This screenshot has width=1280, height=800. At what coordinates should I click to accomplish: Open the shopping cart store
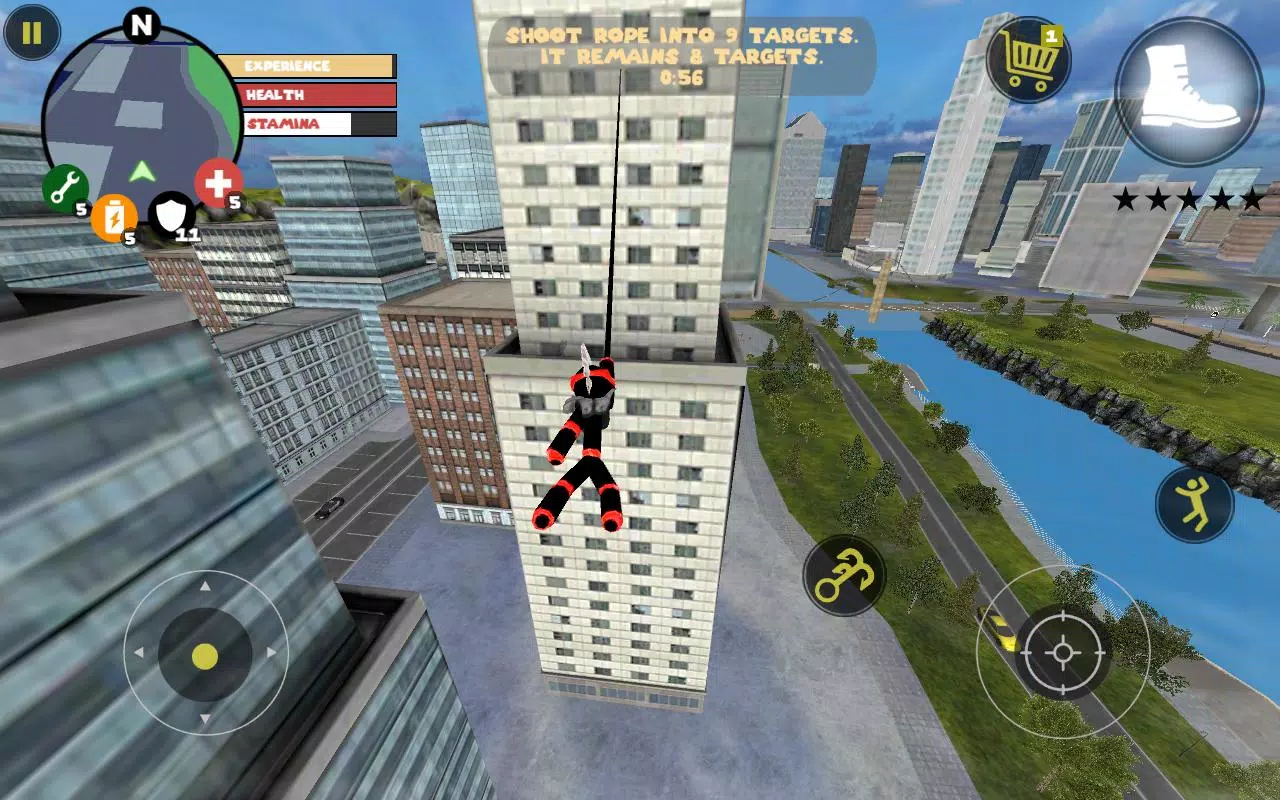(x=1029, y=60)
